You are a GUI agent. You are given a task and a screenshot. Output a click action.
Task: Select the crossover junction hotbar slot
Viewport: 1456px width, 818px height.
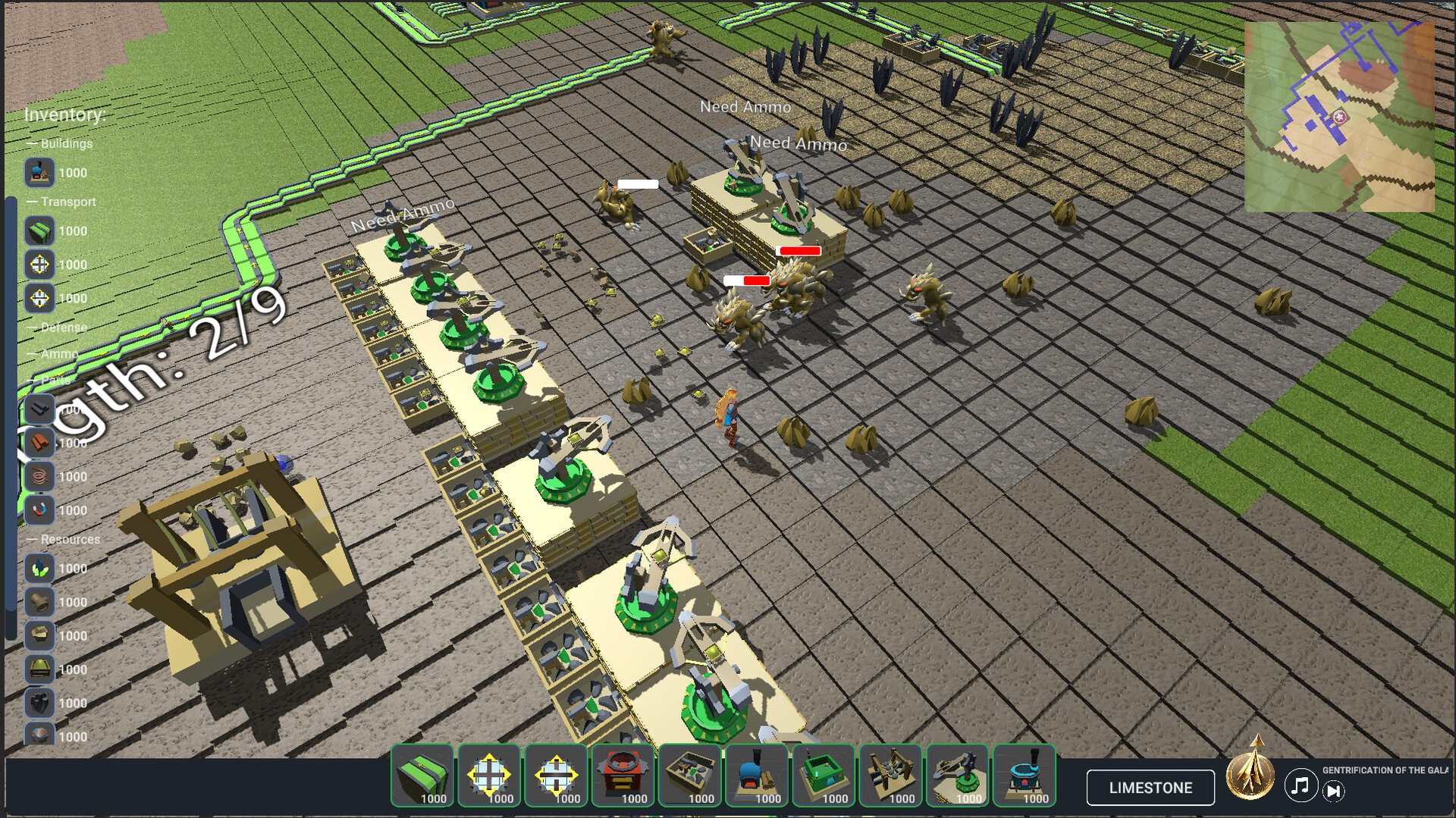tap(556, 776)
